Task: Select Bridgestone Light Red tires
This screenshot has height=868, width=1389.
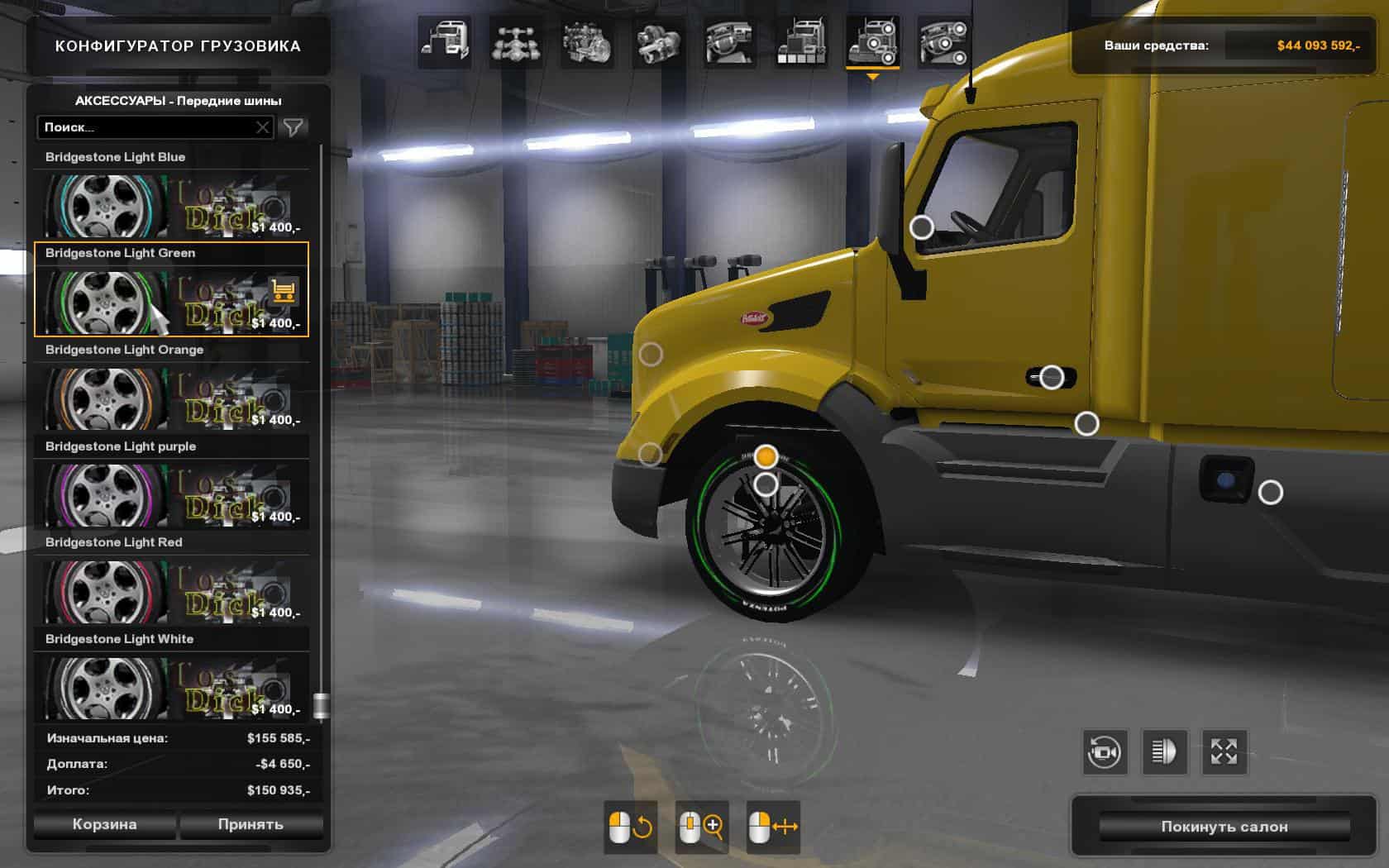Action: [x=171, y=590]
